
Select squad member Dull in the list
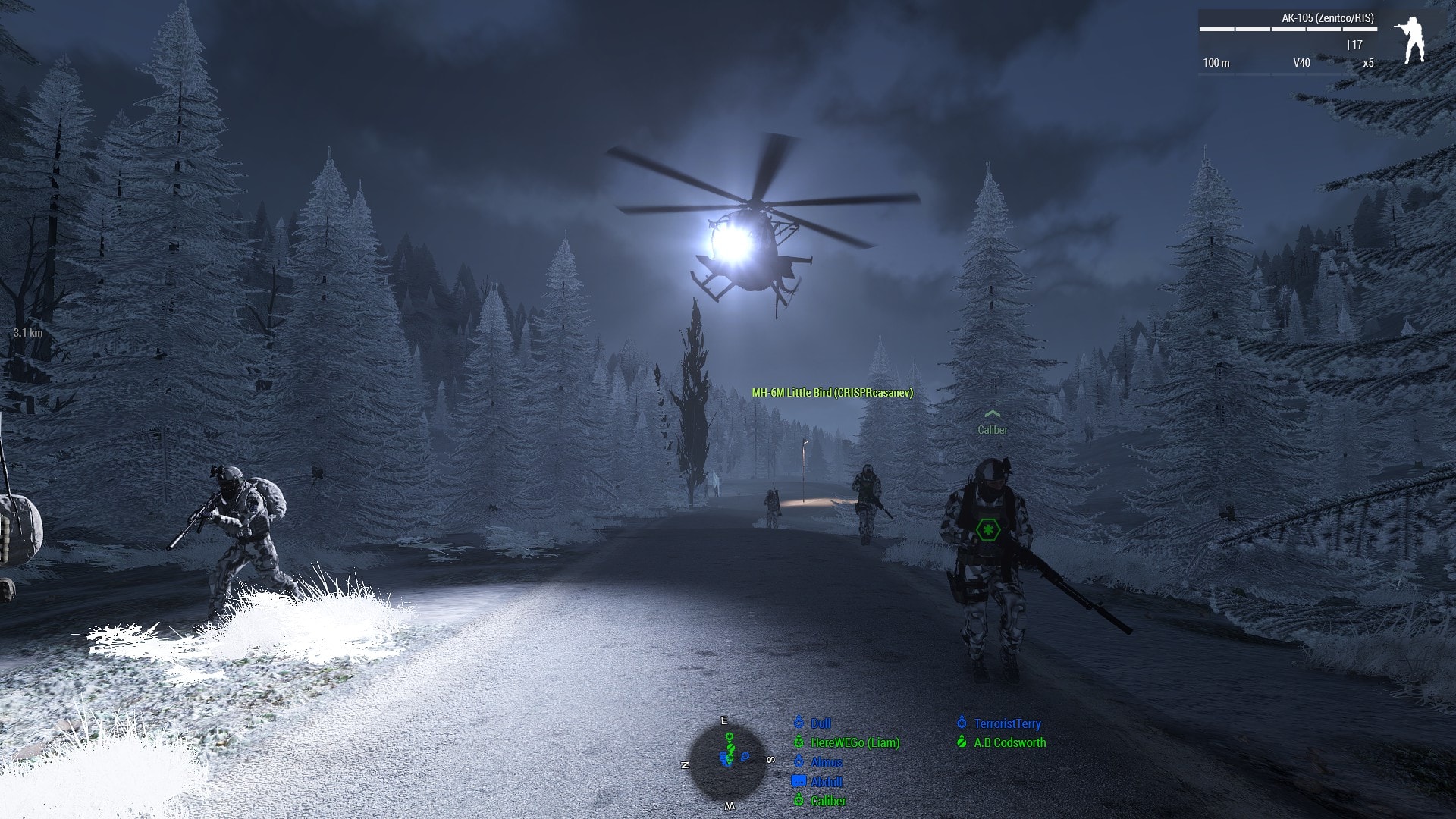click(821, 723)
